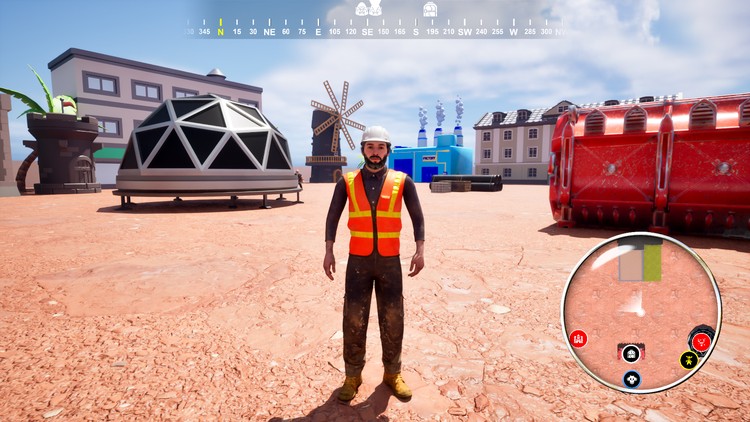
Task: Select the red building marker on the minimap
Action: coord(578,339)
